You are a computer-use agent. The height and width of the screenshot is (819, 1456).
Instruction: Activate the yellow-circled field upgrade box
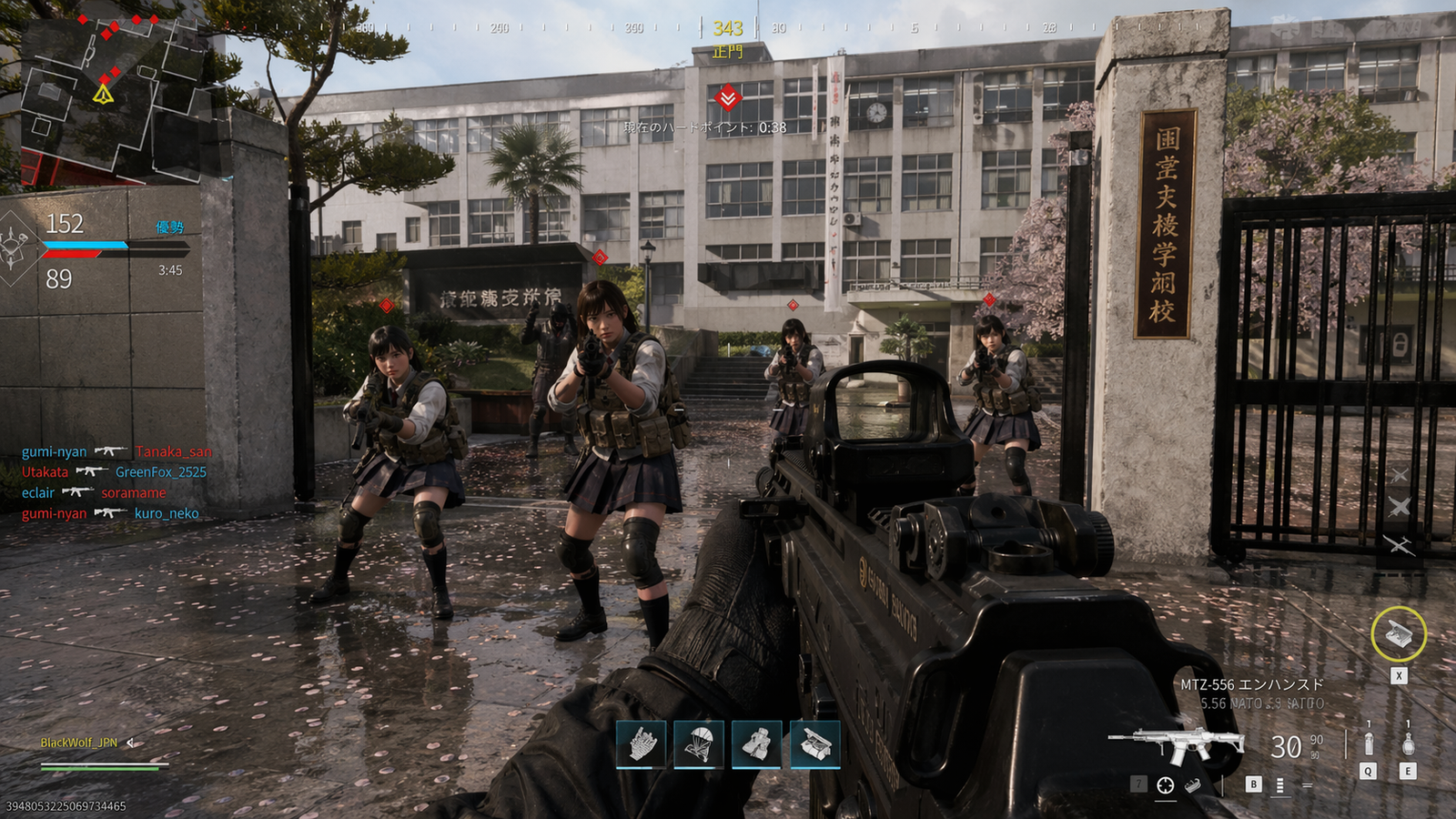click(x=1399, y=633)
